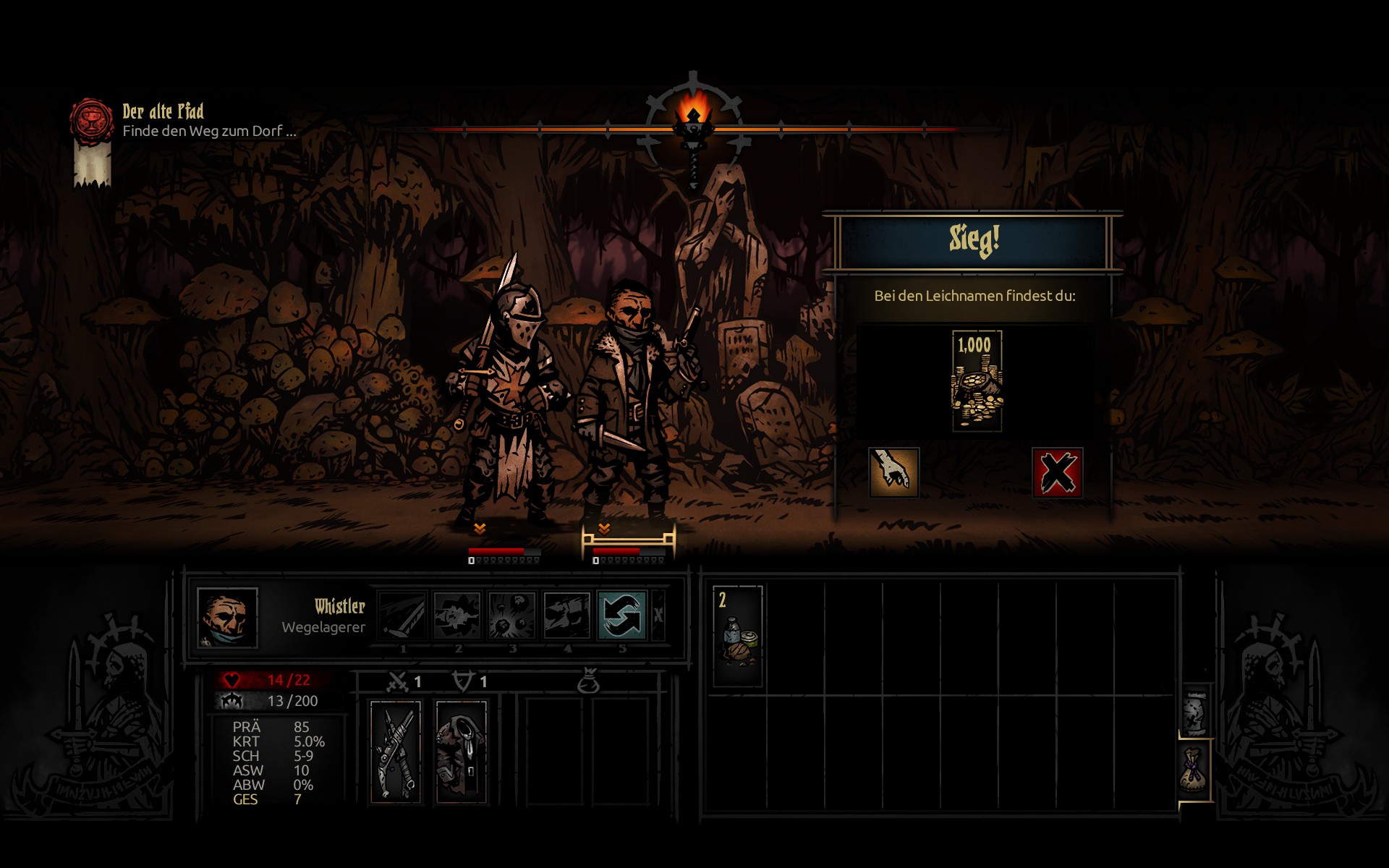The width and height of the screenshot is (1389, 868).
Task: Choose the skill in slot 4
Action: click(x=567, y=616)
